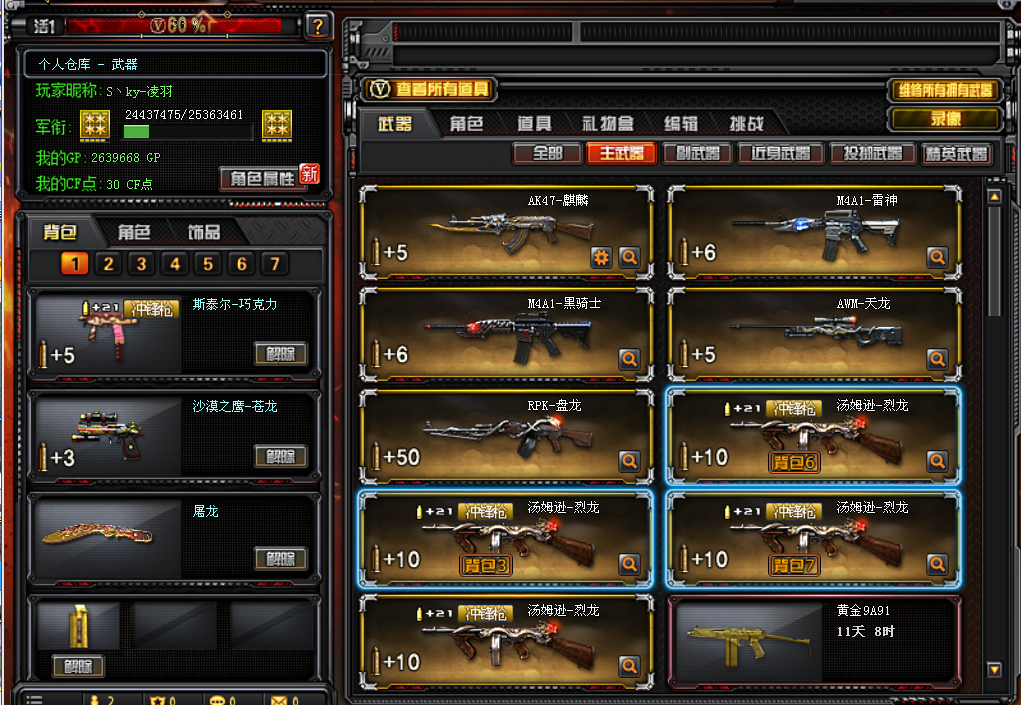Open the 录像 replay button
The image size is (1021, 705).
(x=944, y=119)
